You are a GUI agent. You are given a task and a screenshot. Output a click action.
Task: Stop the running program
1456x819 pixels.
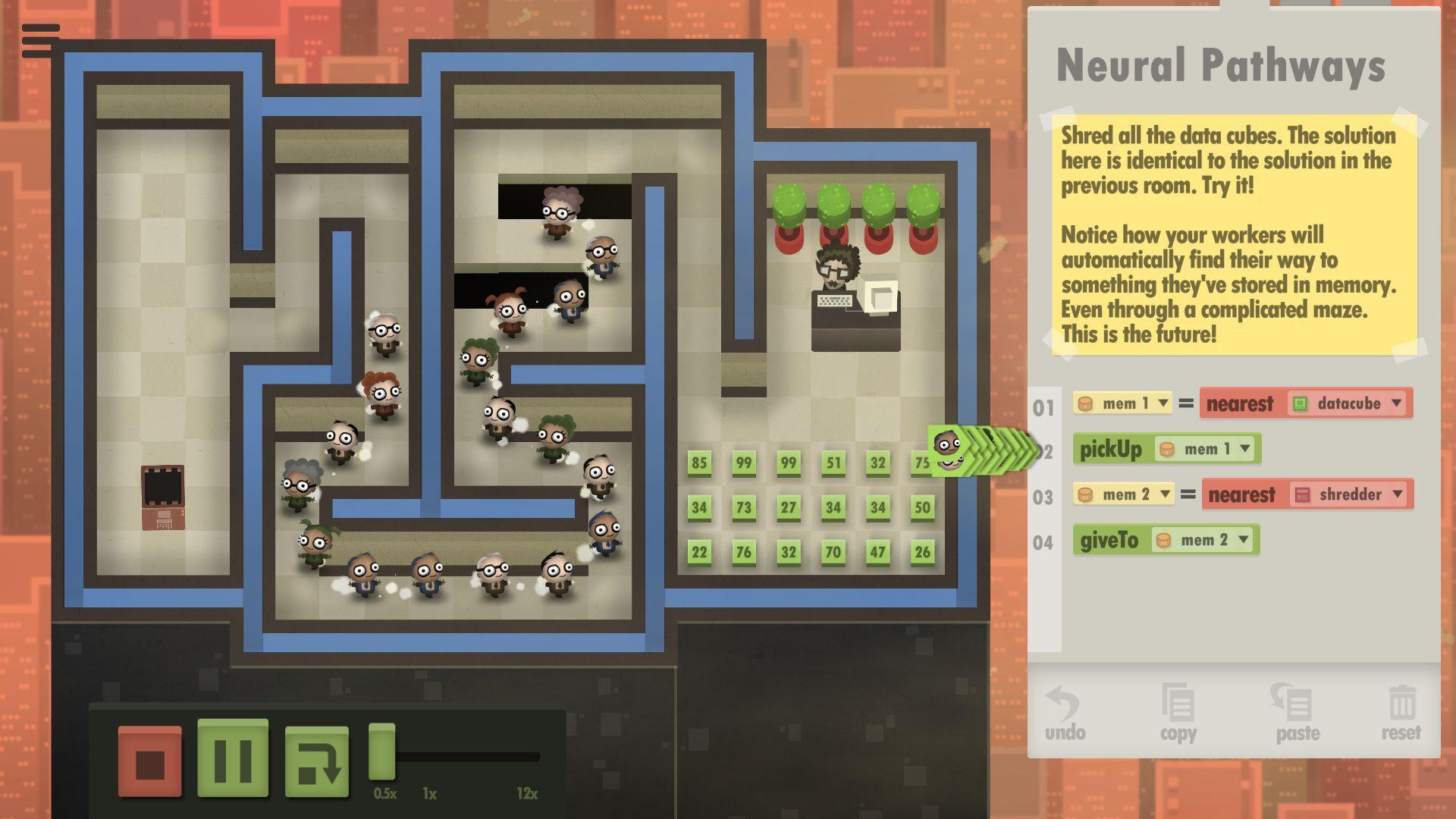[150, 761]
